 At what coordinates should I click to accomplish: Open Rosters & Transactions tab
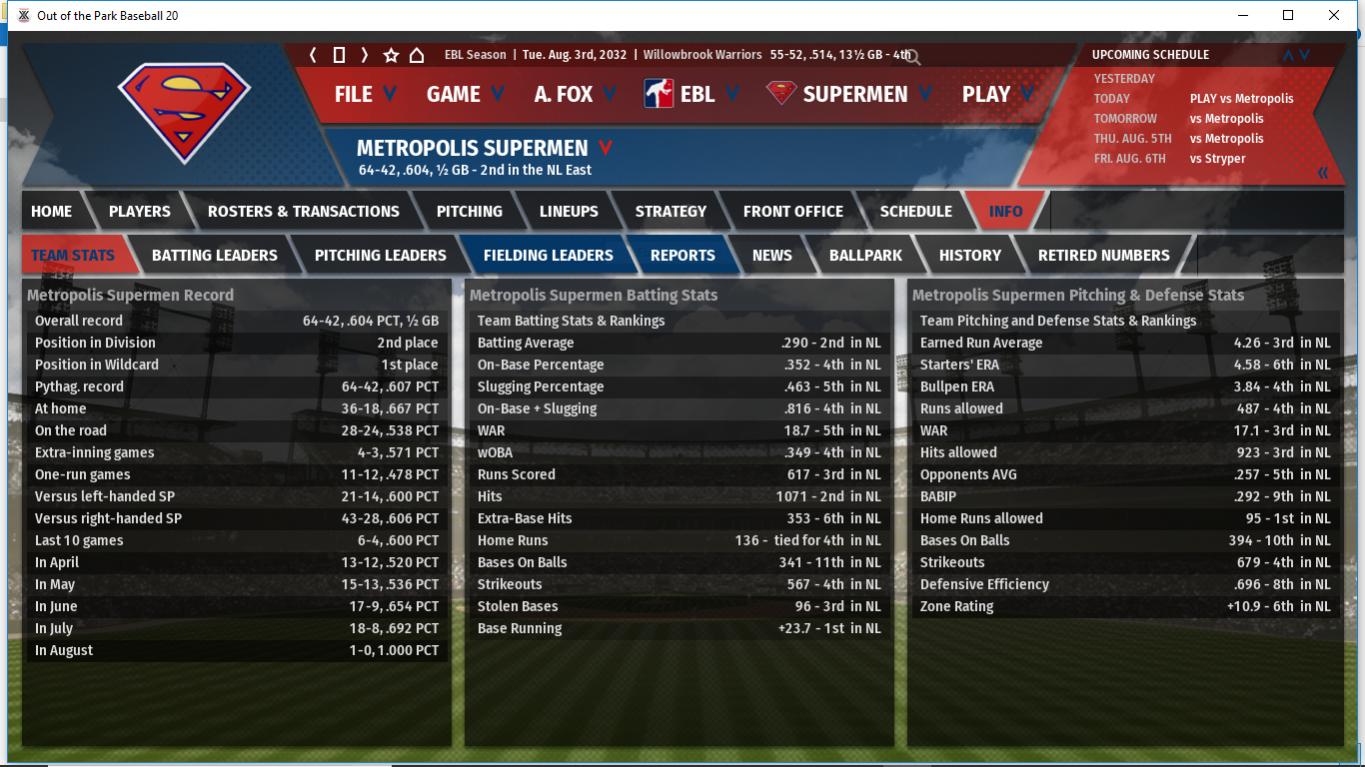(x=303, y=211)
